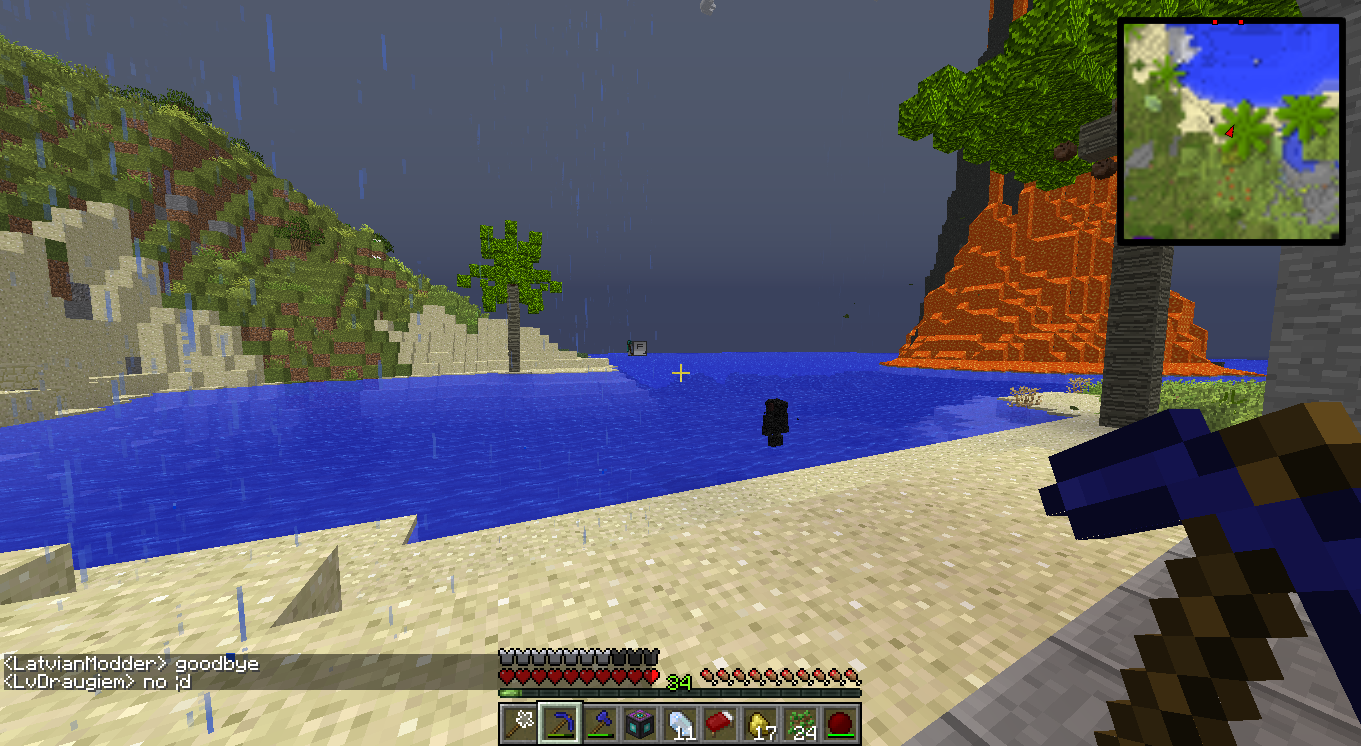The width and height of the screenshot is (1361, 746).
Task: Click the red player arrow on the minimap
Action: [x=1230, y=131]
